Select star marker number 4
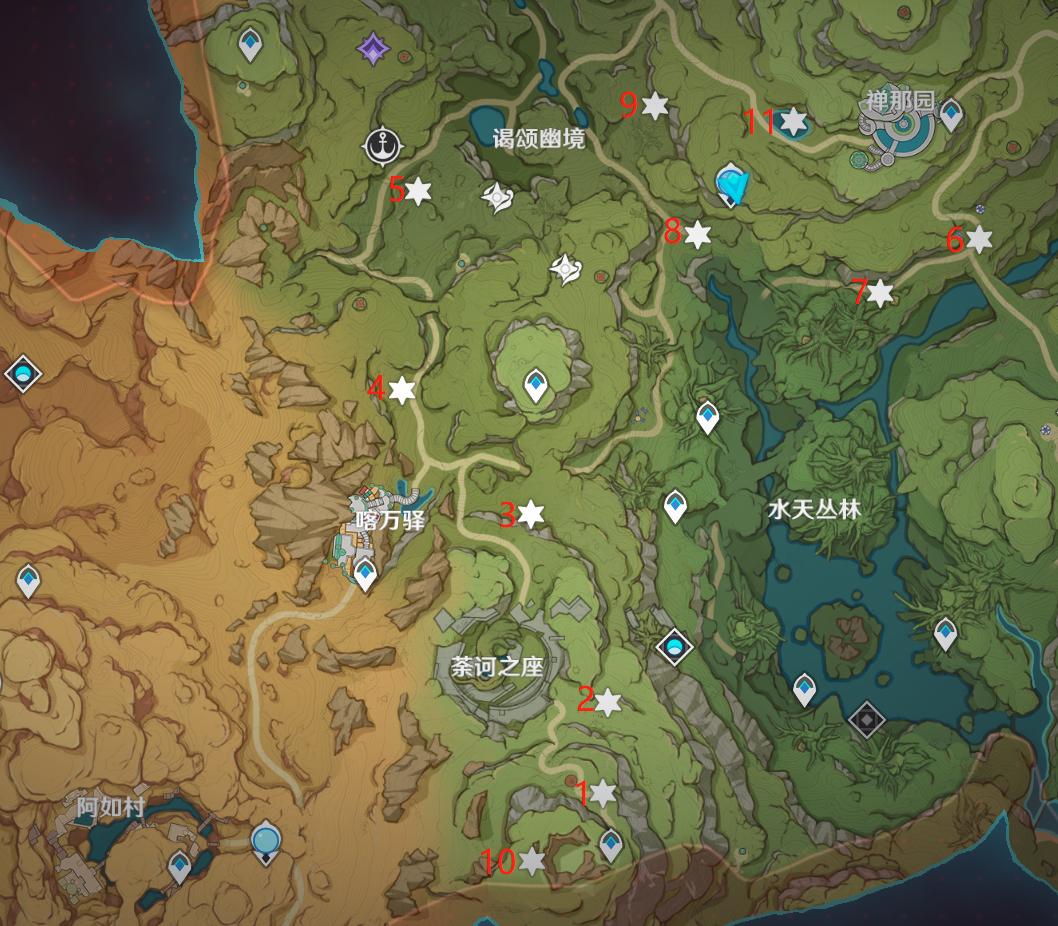This screenshot has height=926, width=1058. click(x=402, y=390)
